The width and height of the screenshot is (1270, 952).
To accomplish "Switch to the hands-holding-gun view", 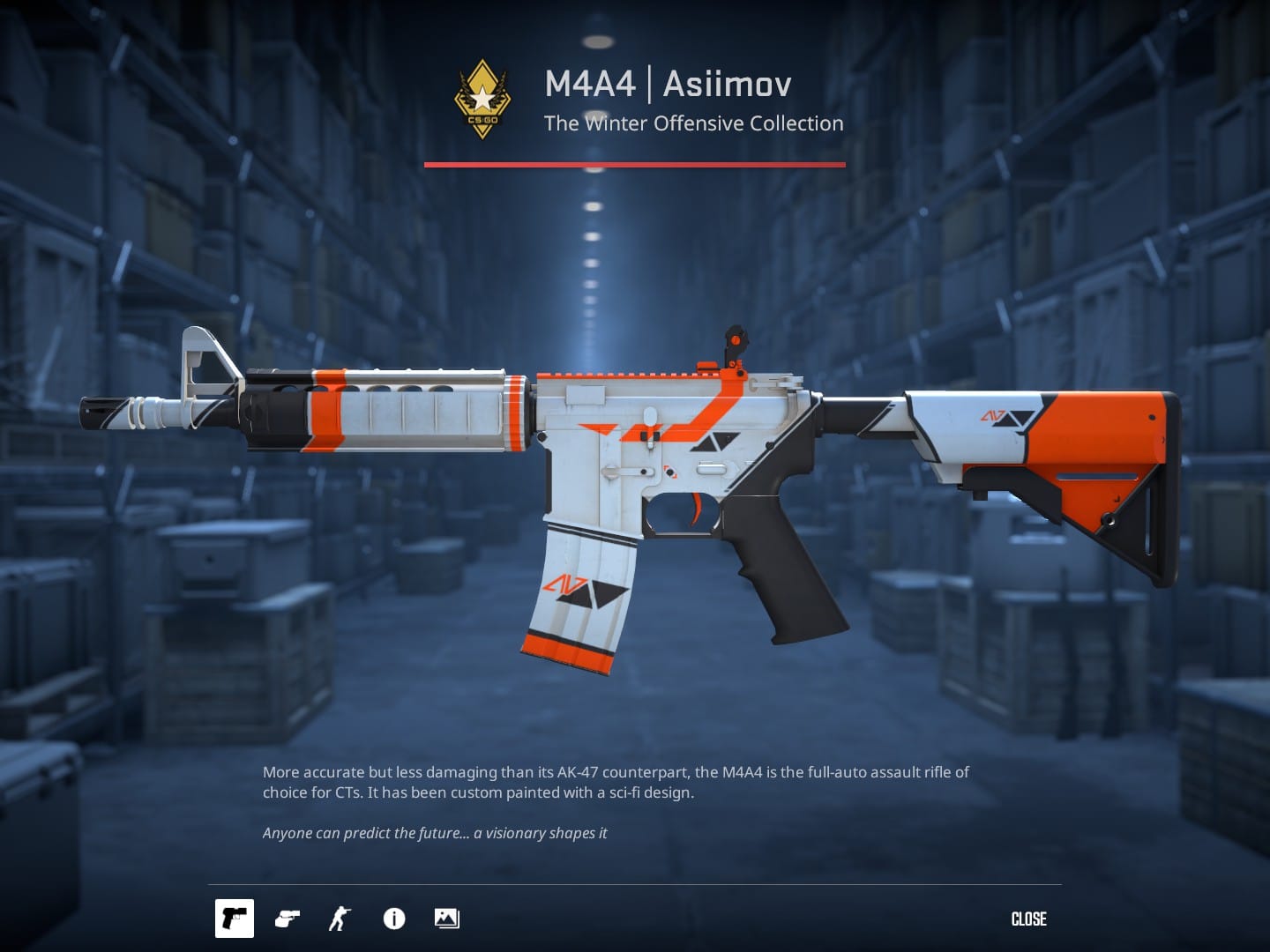I will tap(288, 919).
